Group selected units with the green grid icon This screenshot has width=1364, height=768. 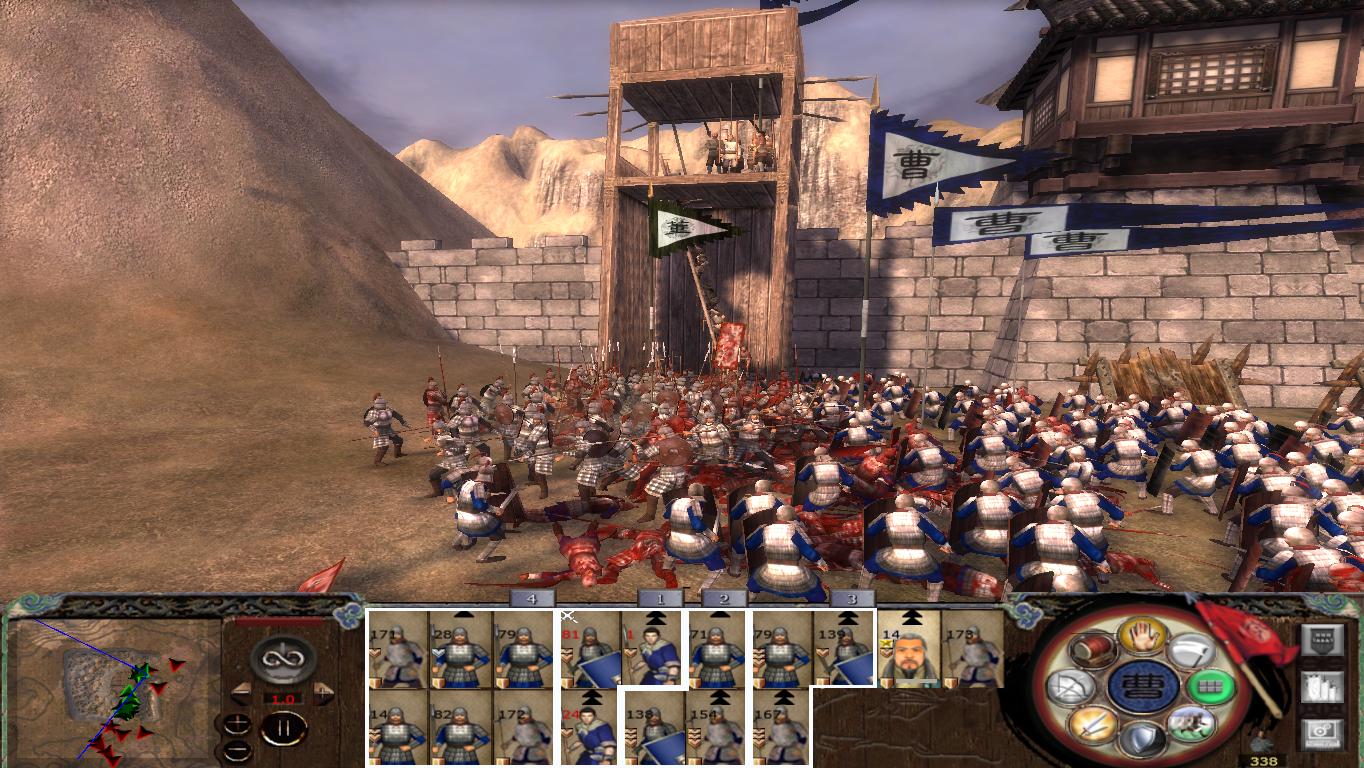point(1210,686)
